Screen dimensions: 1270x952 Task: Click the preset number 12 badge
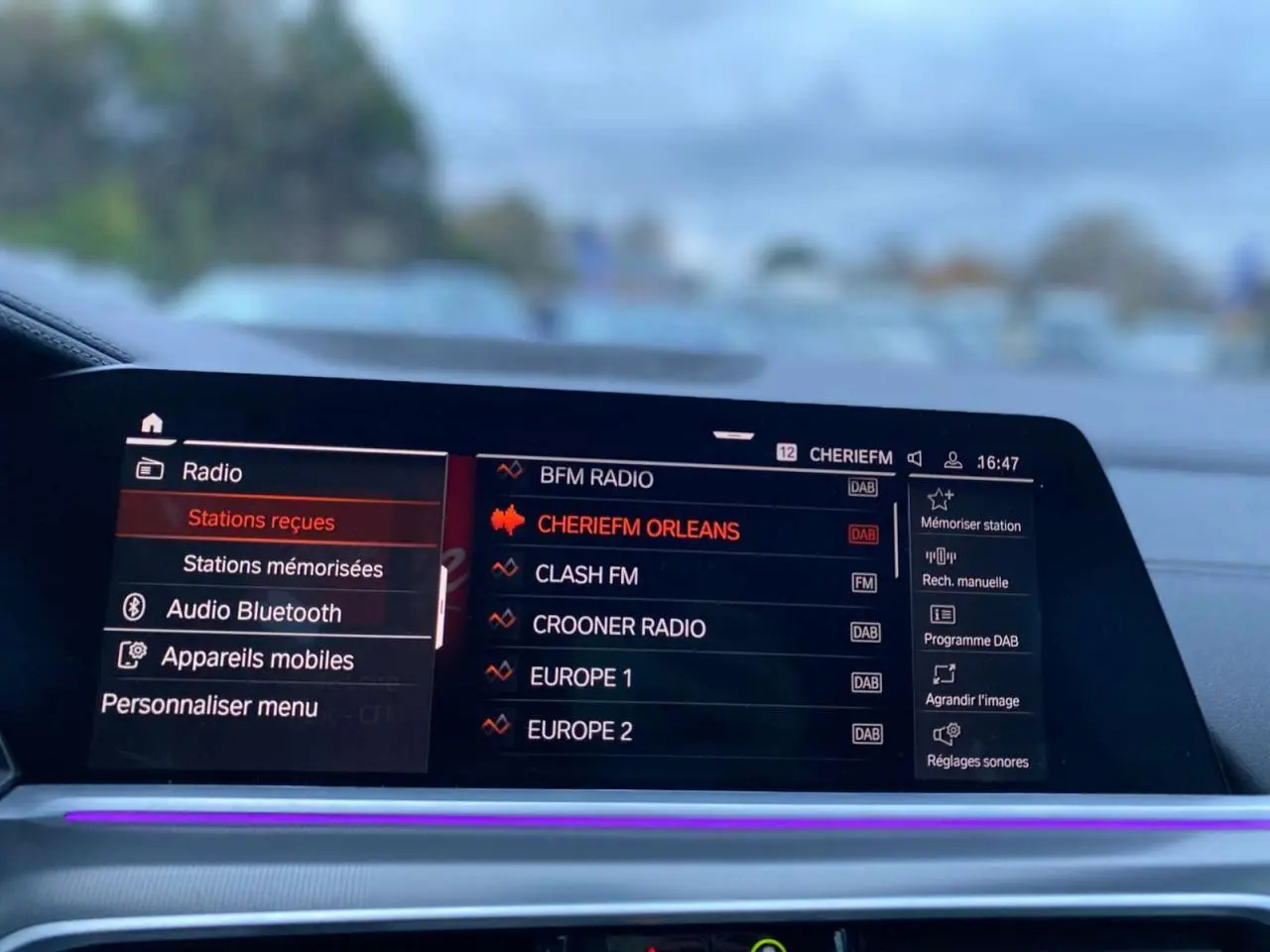(789, 455)
